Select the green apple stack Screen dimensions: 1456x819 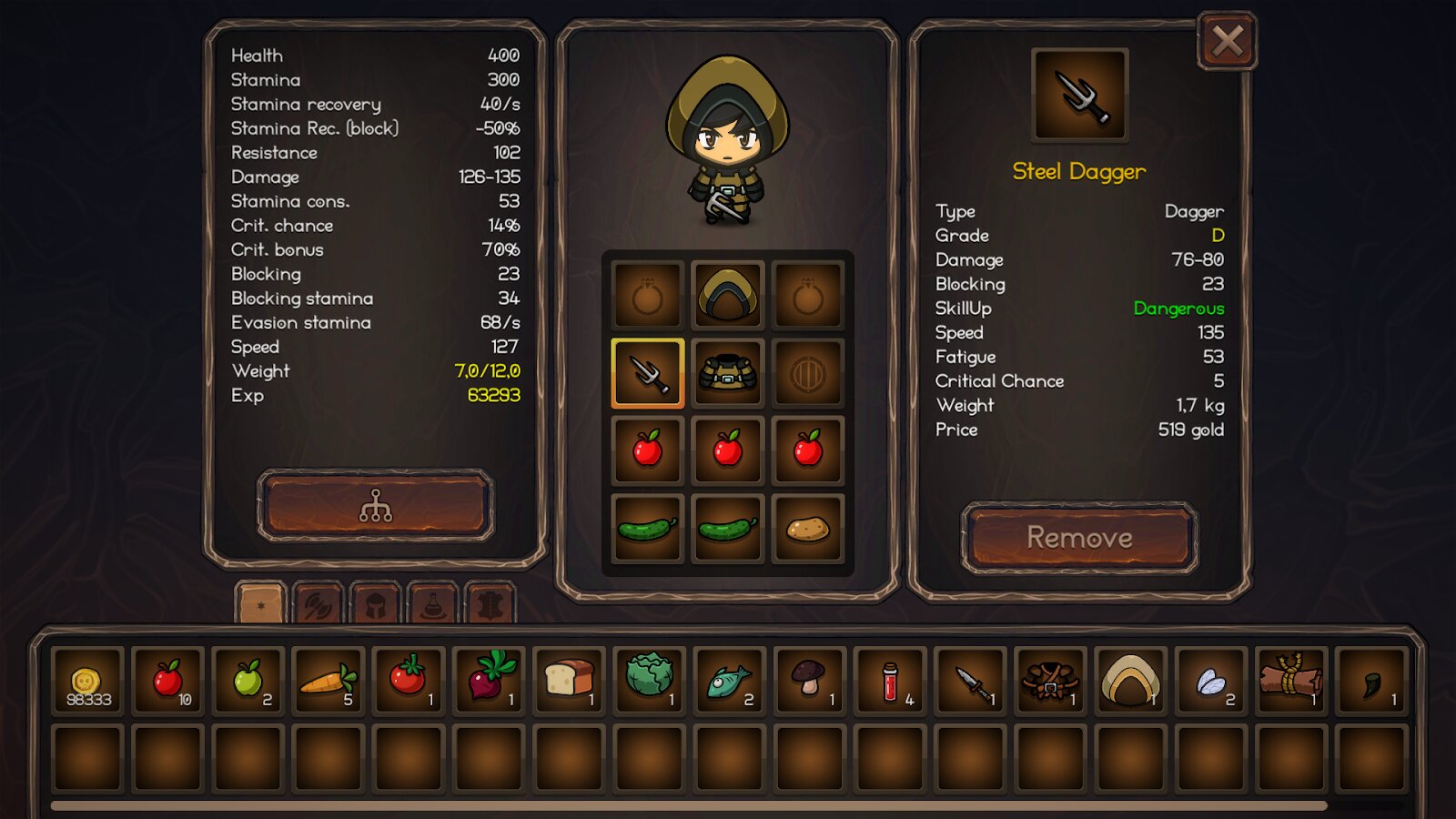tap(248, 681)
